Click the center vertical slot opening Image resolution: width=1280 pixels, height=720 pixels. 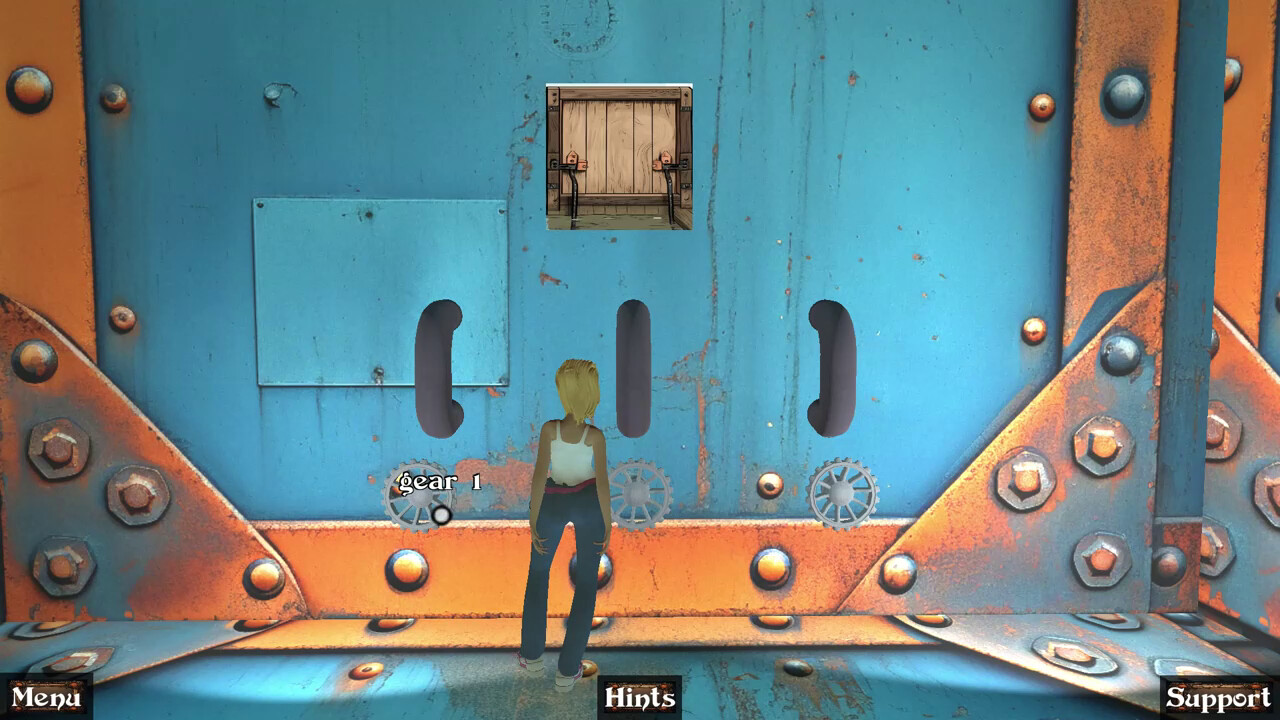[631, 370]
